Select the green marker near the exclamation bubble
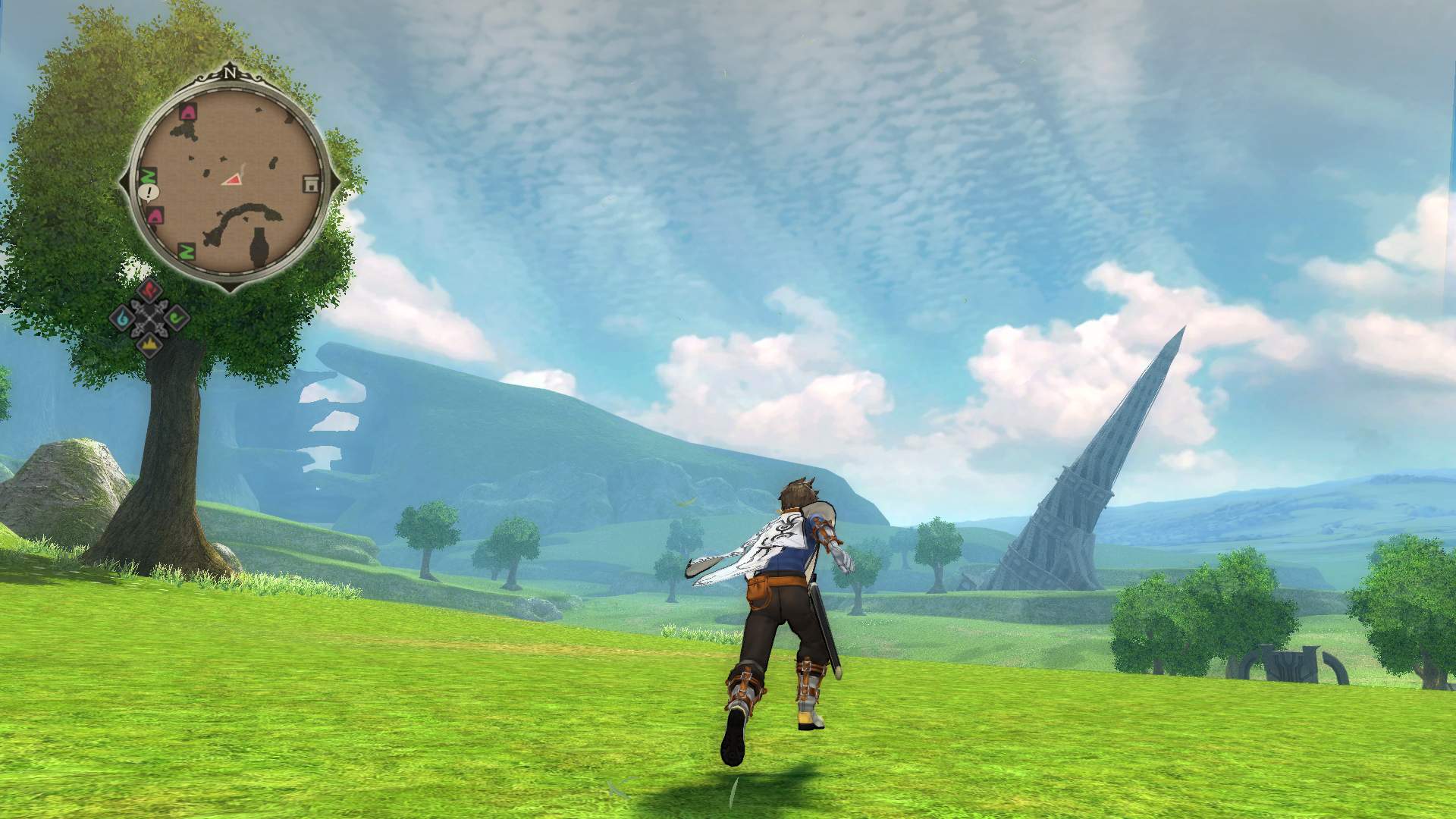Viewport: 1456px width, 819px height. [x=147, y=176]
